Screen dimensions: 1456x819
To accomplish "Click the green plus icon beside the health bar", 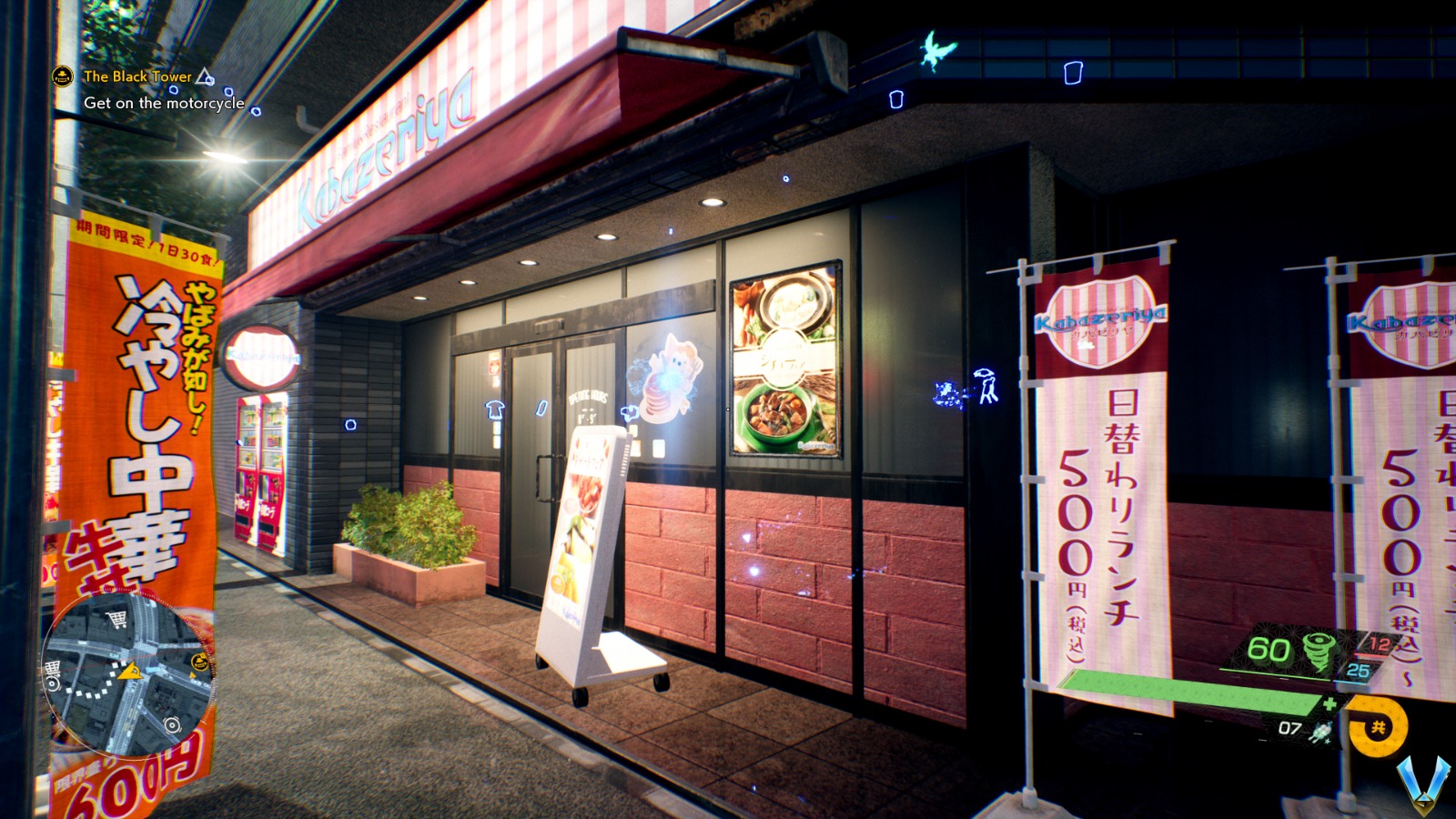I will [1330, 703].
